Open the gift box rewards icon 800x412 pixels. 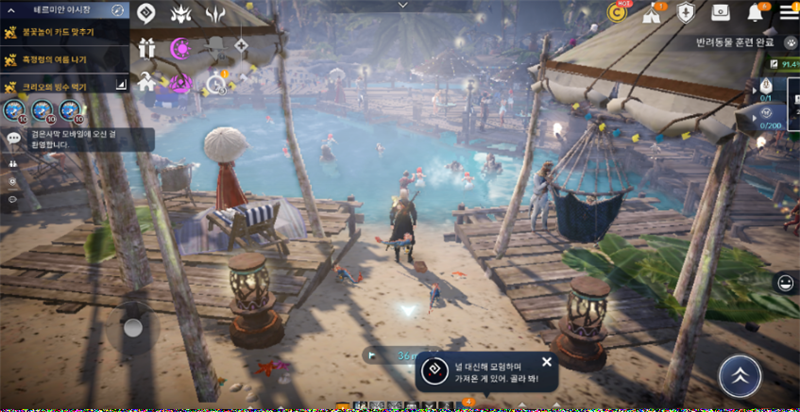coord(148,47)
